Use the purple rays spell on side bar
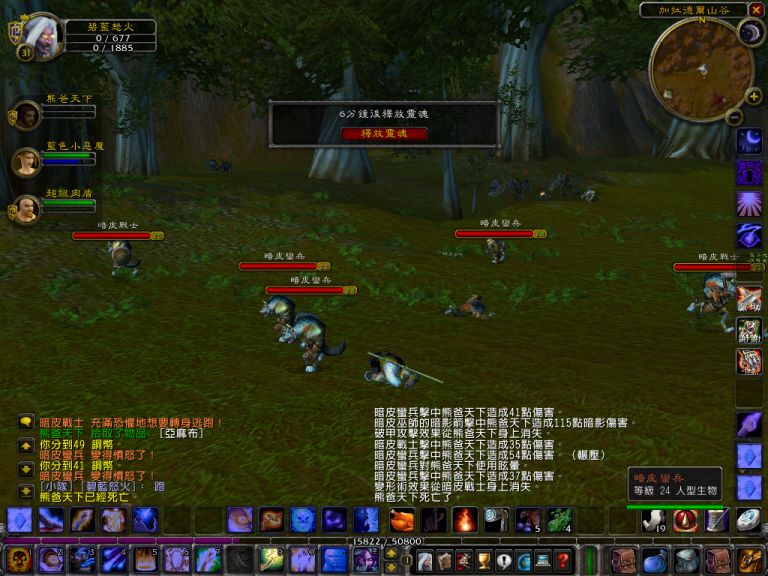This screenshot has width=768, height=576. (x=750, y=204)
